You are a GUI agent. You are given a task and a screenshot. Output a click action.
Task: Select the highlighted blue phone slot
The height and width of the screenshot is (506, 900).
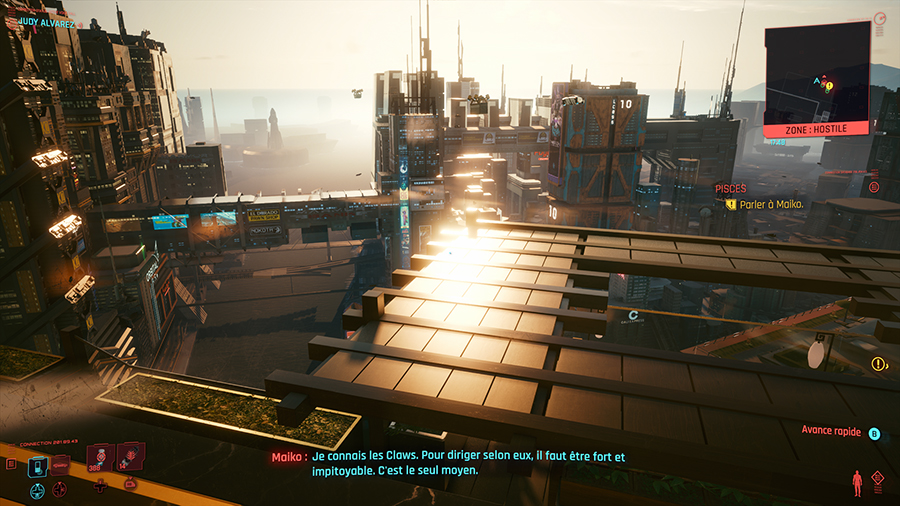click(37, 465)
